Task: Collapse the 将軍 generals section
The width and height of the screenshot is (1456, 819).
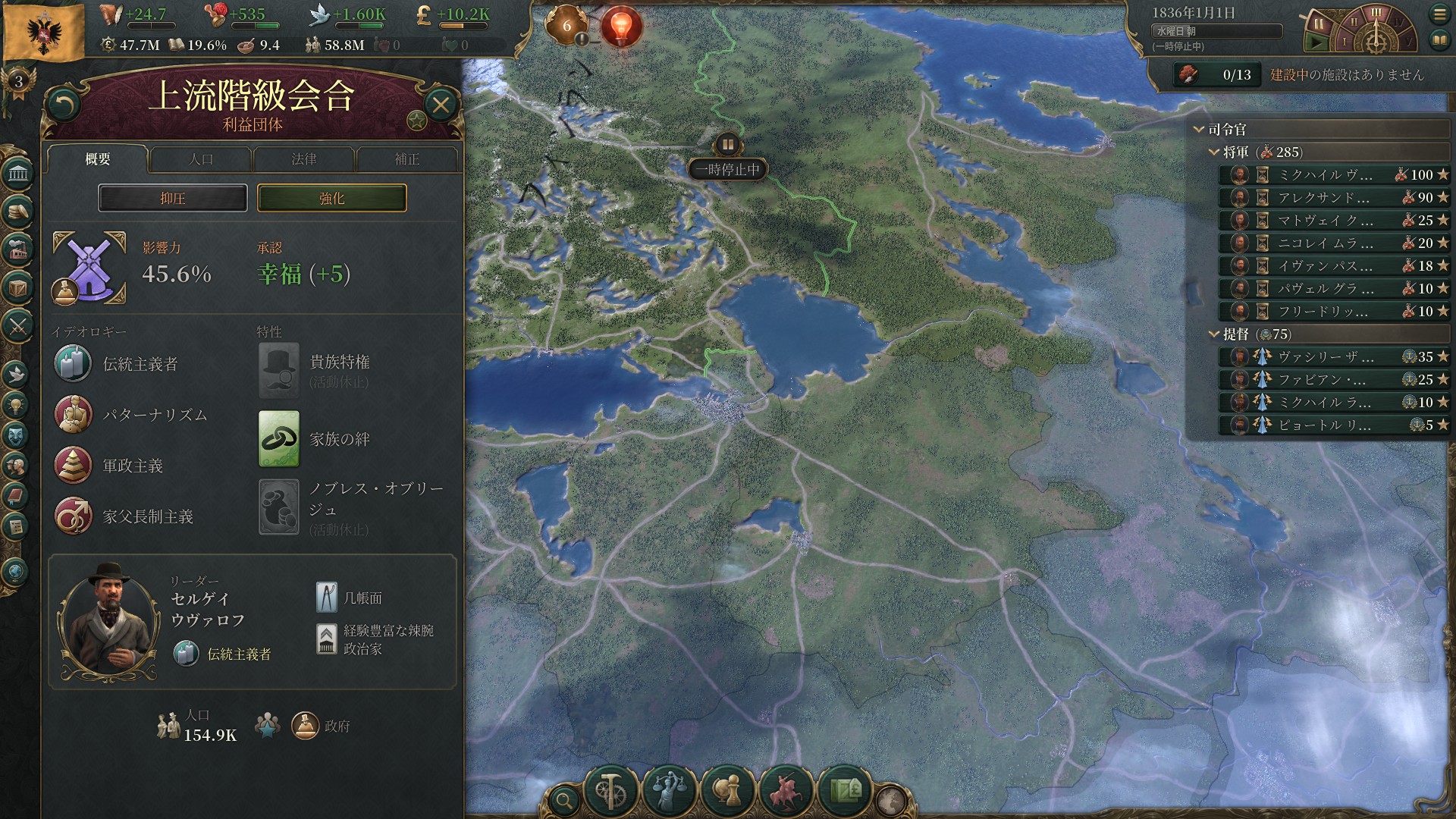Action: pos(1214,152)
